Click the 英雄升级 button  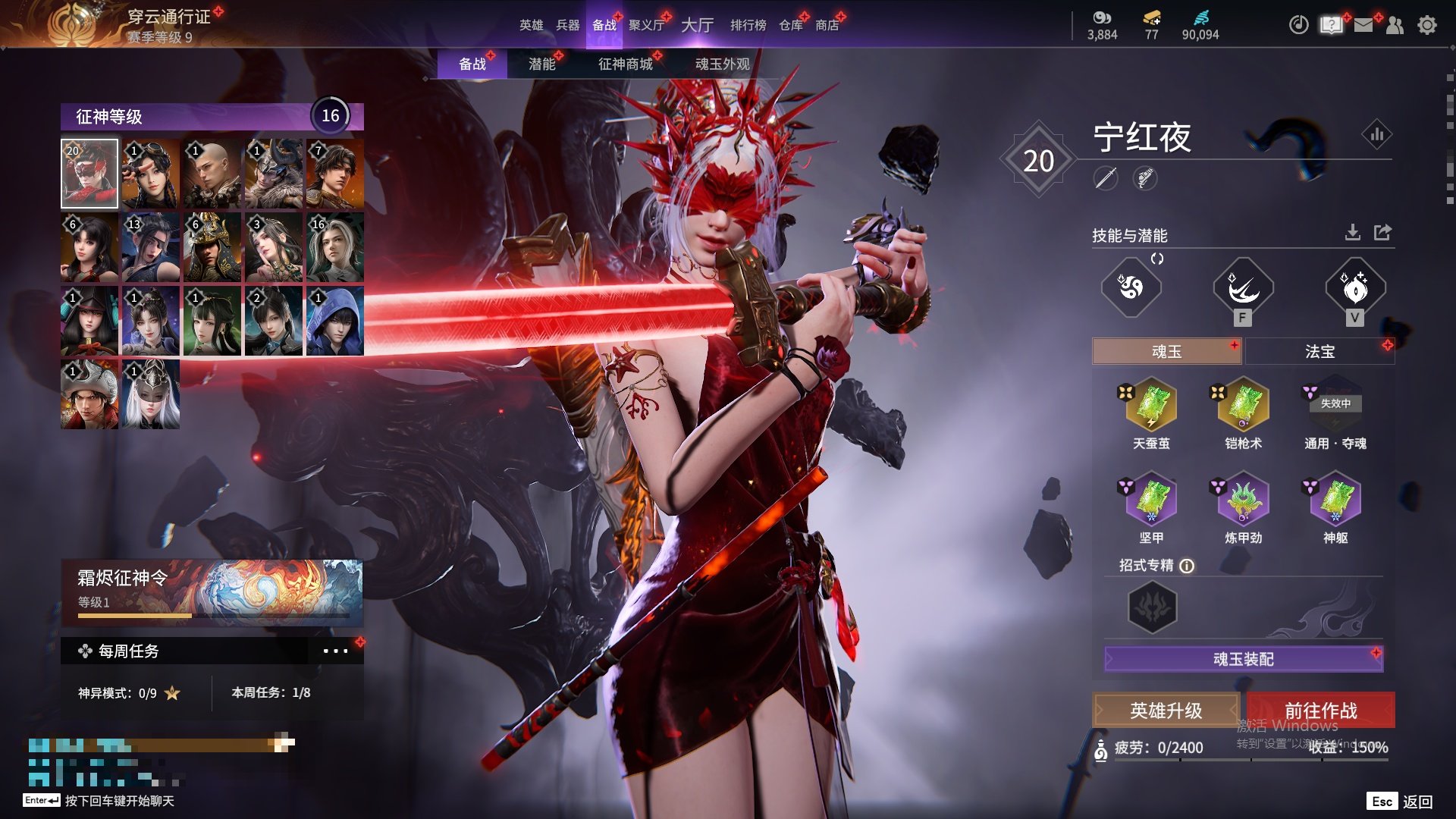[1166, 711]
